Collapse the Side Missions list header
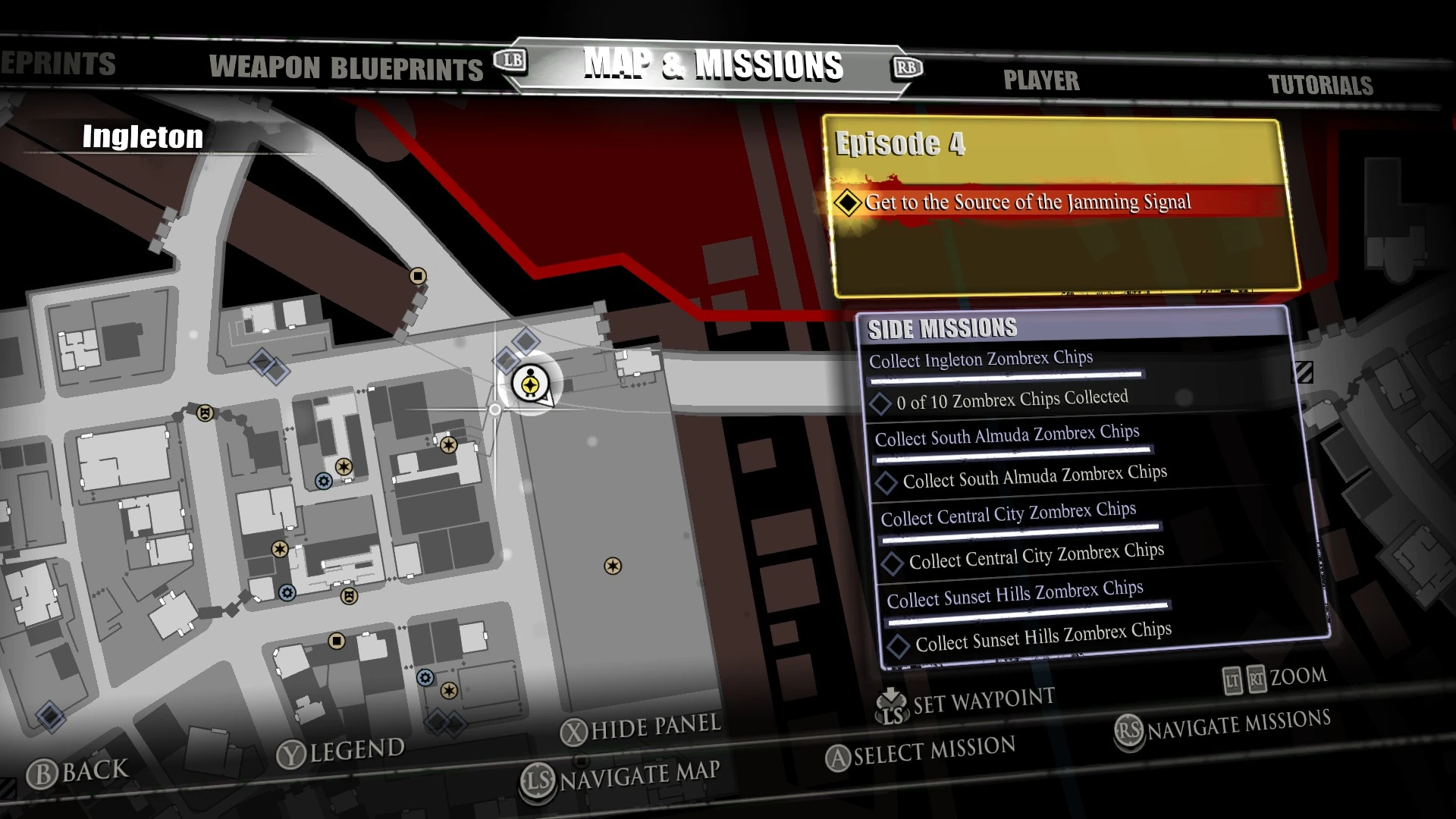Screen dimensions: 1456x819 [943, 328]
